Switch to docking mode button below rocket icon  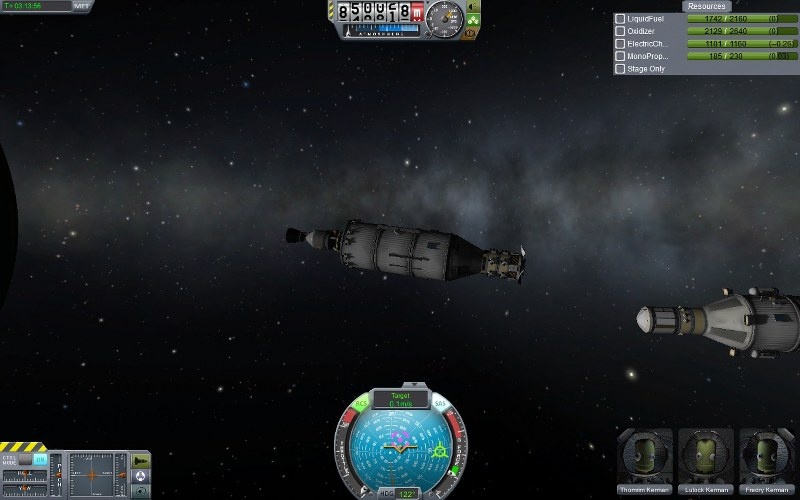[140, 476]
